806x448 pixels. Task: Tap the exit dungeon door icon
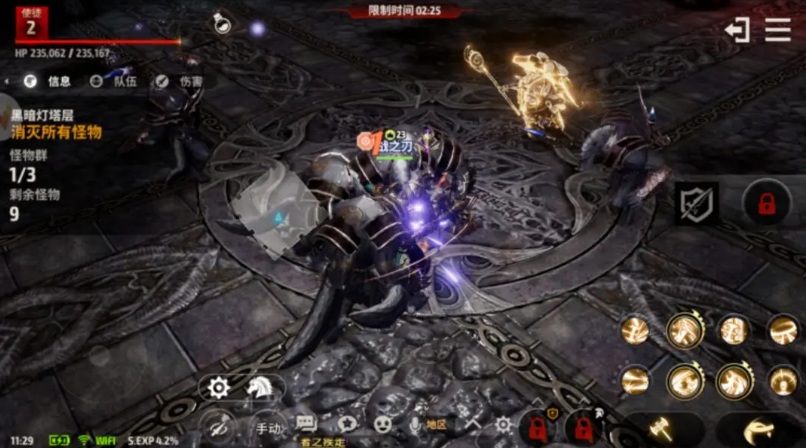pos(737,30)
